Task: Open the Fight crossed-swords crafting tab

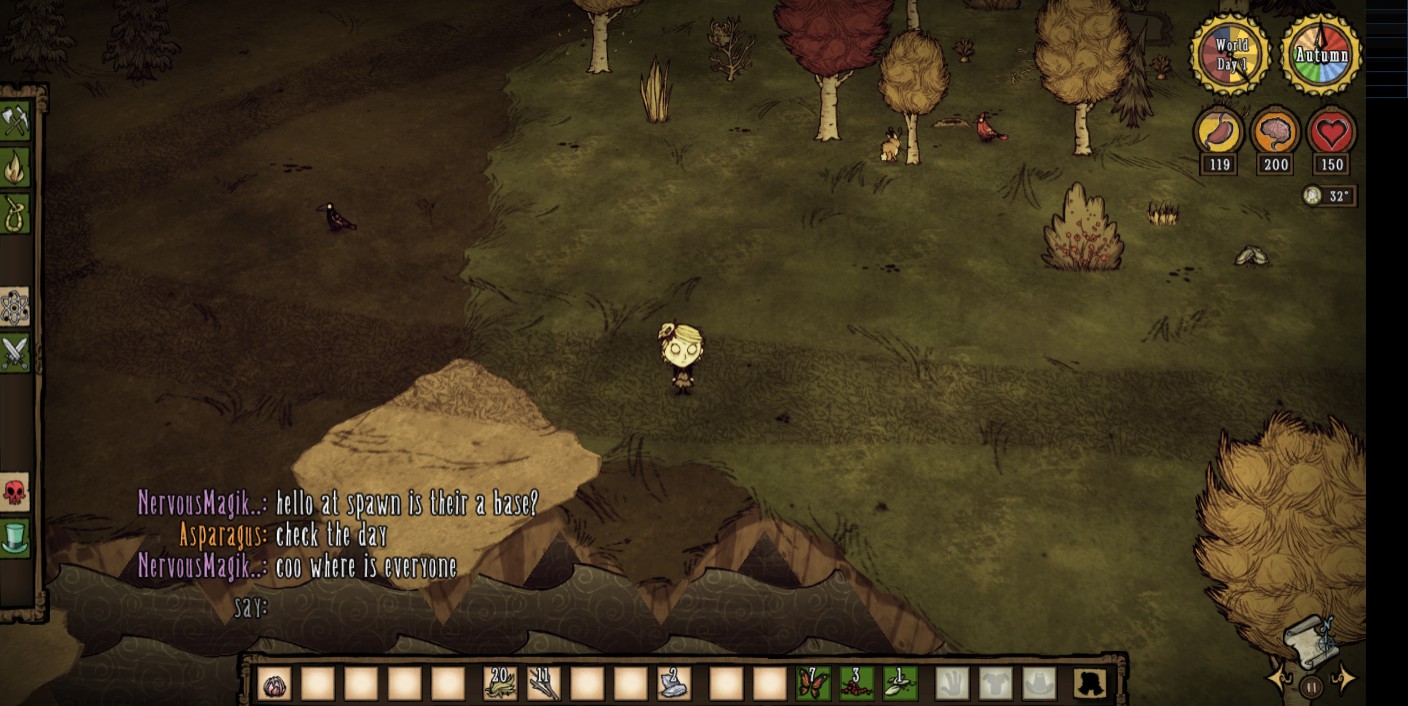Action: coord(15,353)
